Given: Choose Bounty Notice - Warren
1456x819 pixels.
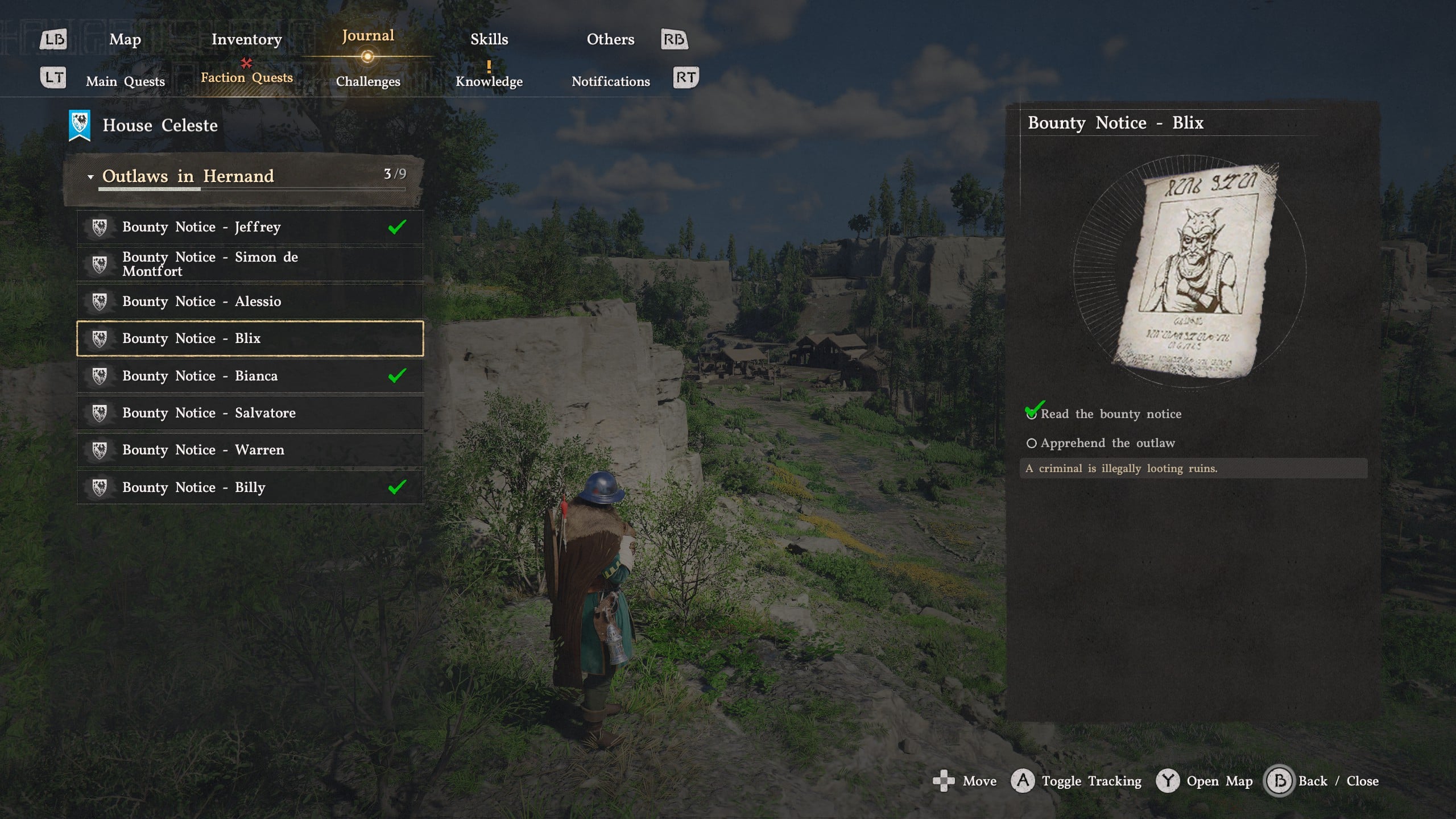Looking at the screenshot, I should (250, 450).
